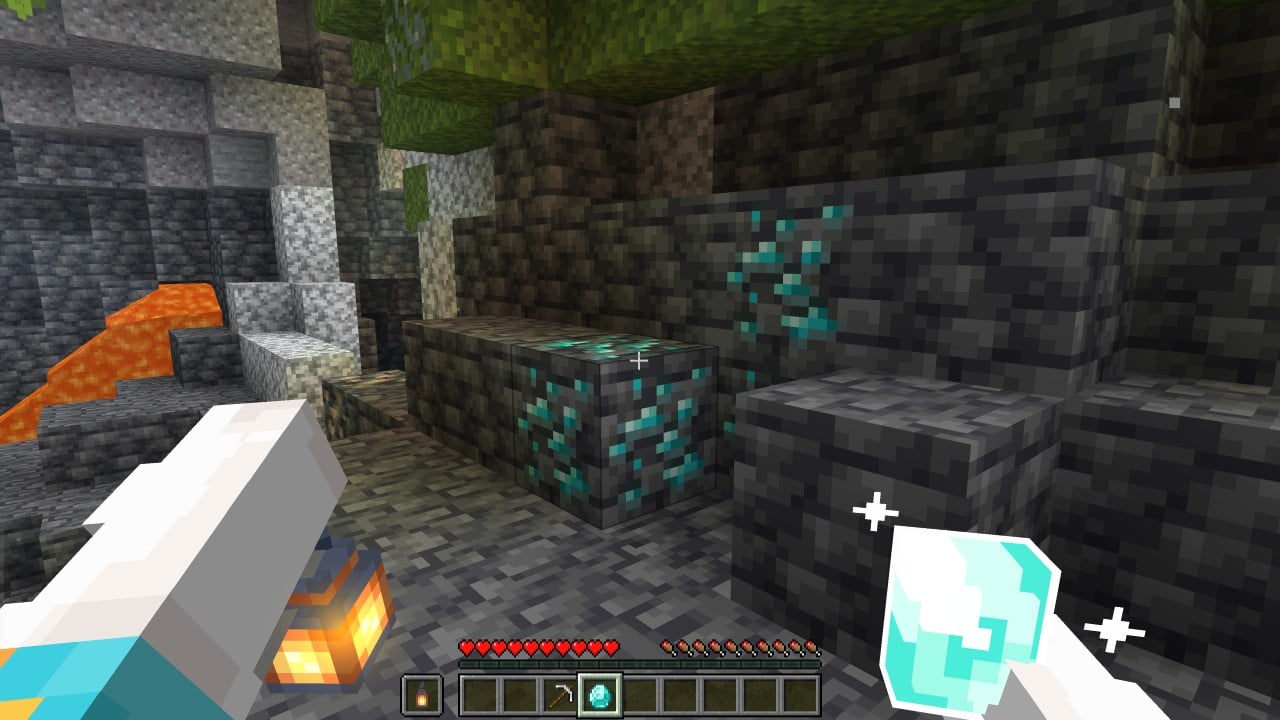1280x720 pixels.
Task: Select the pickaxe hotbar slot
Action: pyautogui.click(x=560, y=695)
